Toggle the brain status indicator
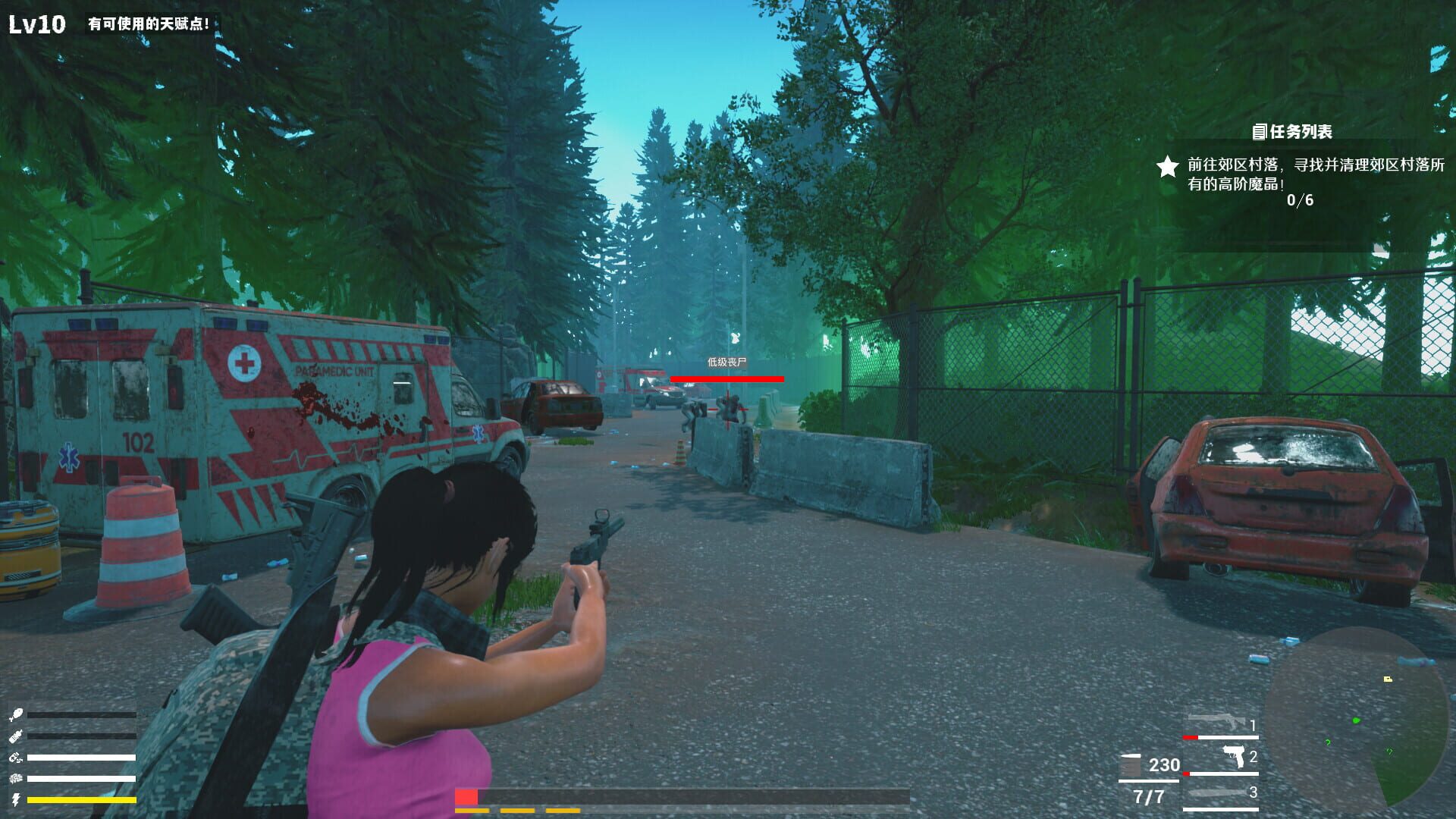The image size is (1456, 819). click(15, 778)
